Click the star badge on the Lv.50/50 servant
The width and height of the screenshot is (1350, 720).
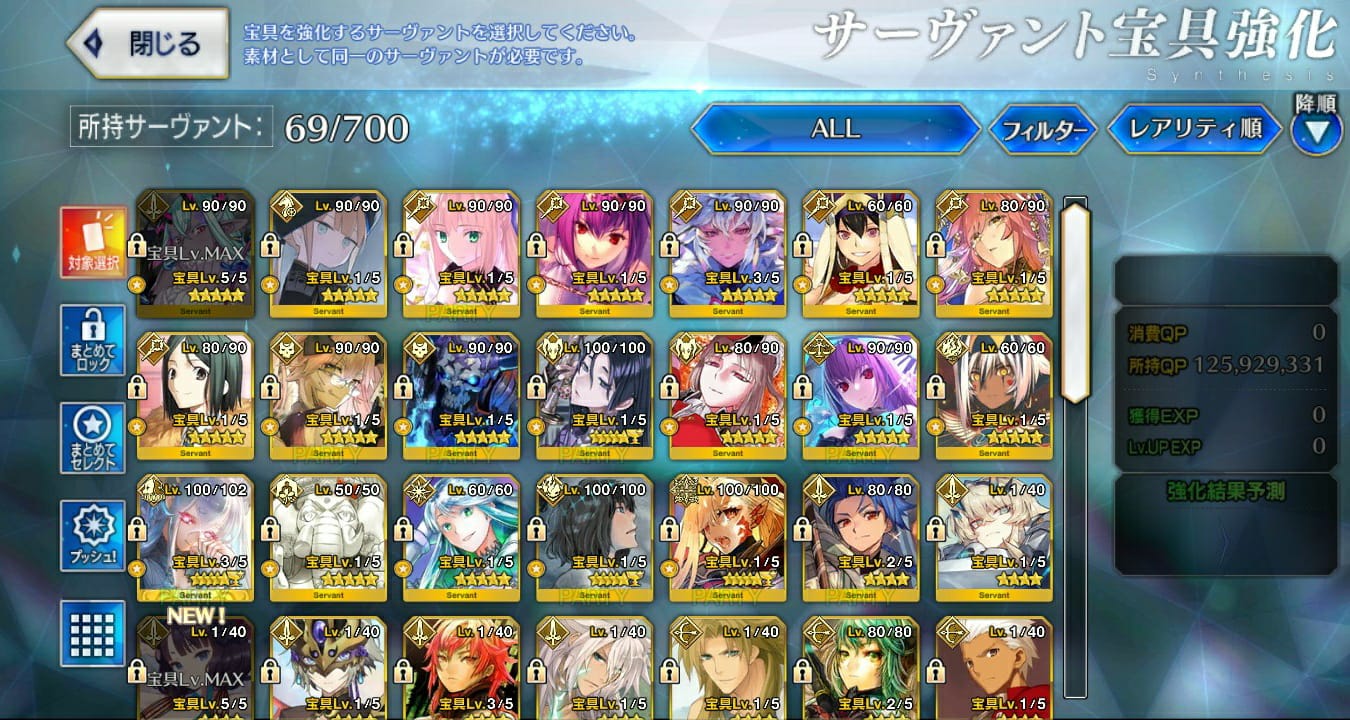coord(270,568)
